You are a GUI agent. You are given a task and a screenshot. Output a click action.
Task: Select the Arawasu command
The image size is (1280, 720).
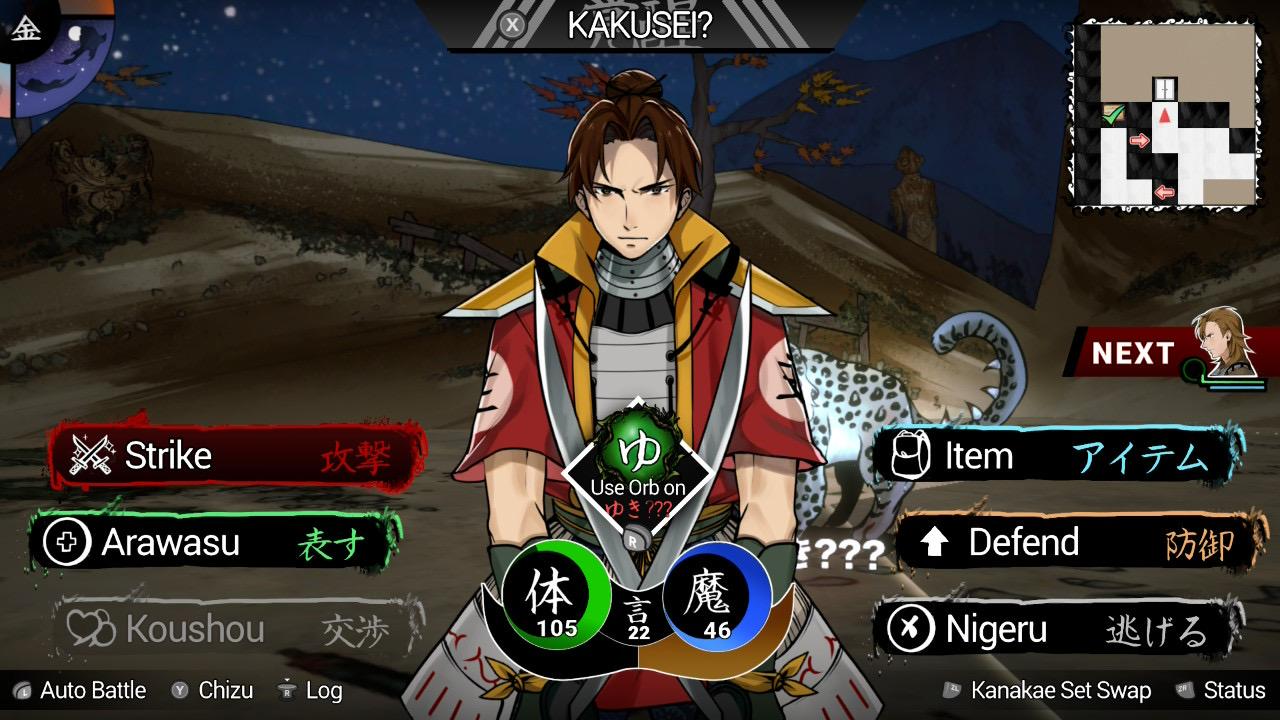[x=215, y=543]
